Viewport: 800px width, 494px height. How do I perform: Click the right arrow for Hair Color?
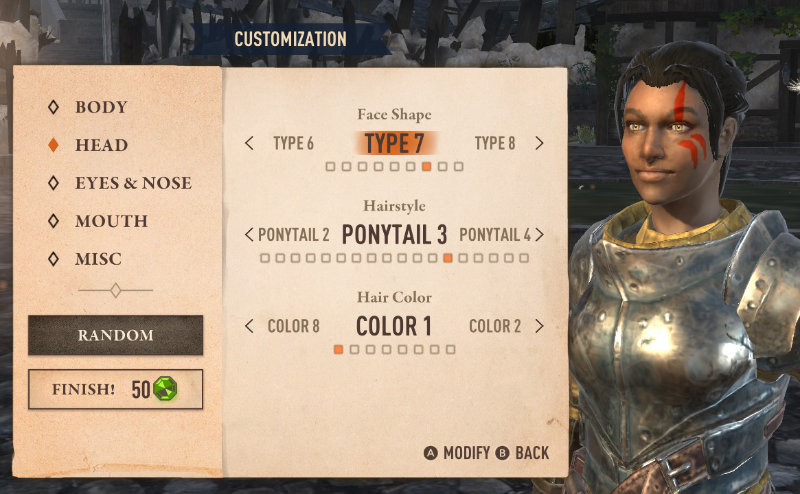[x=540, y=326]
